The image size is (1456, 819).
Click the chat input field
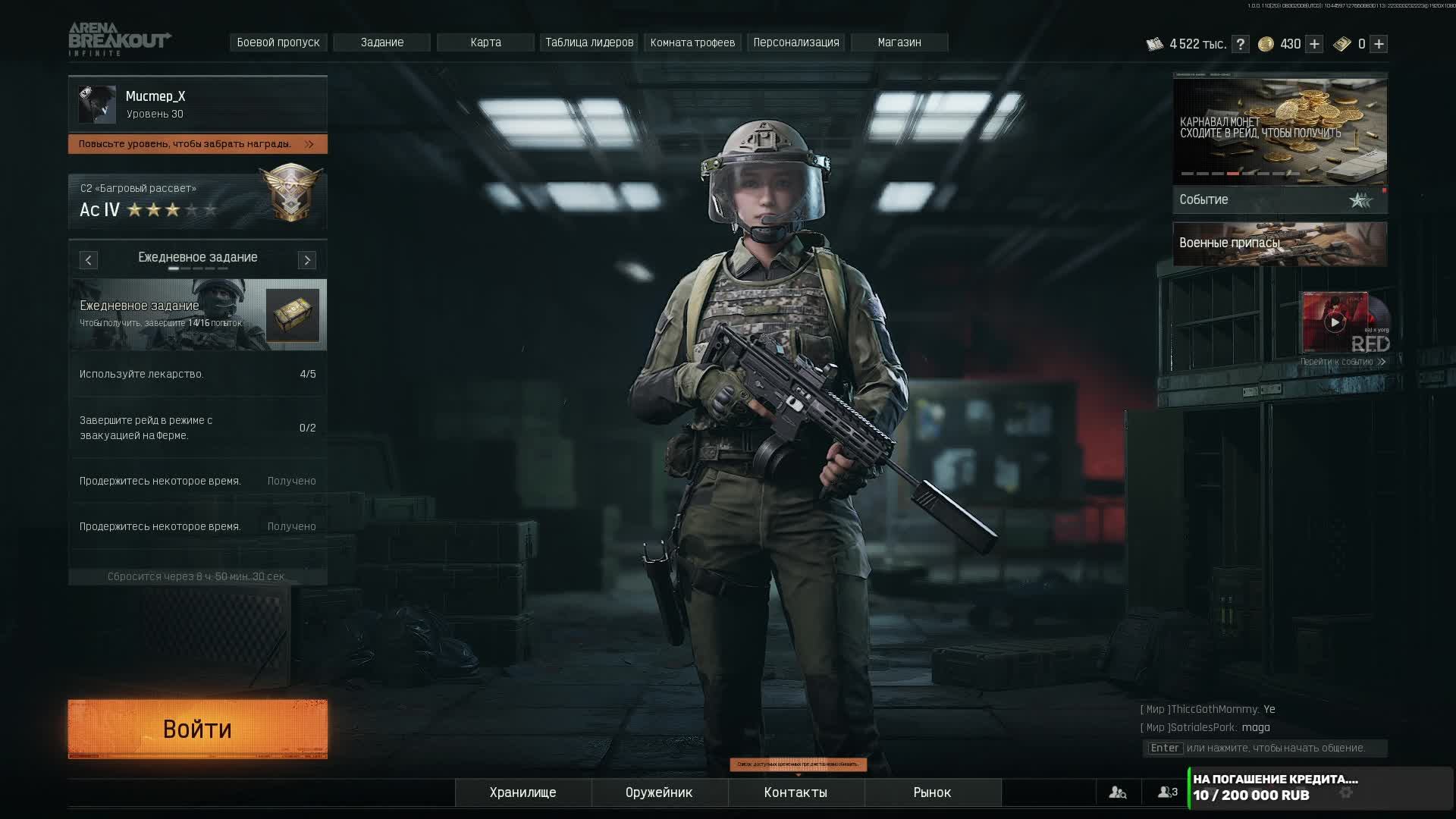[1265, 748]
